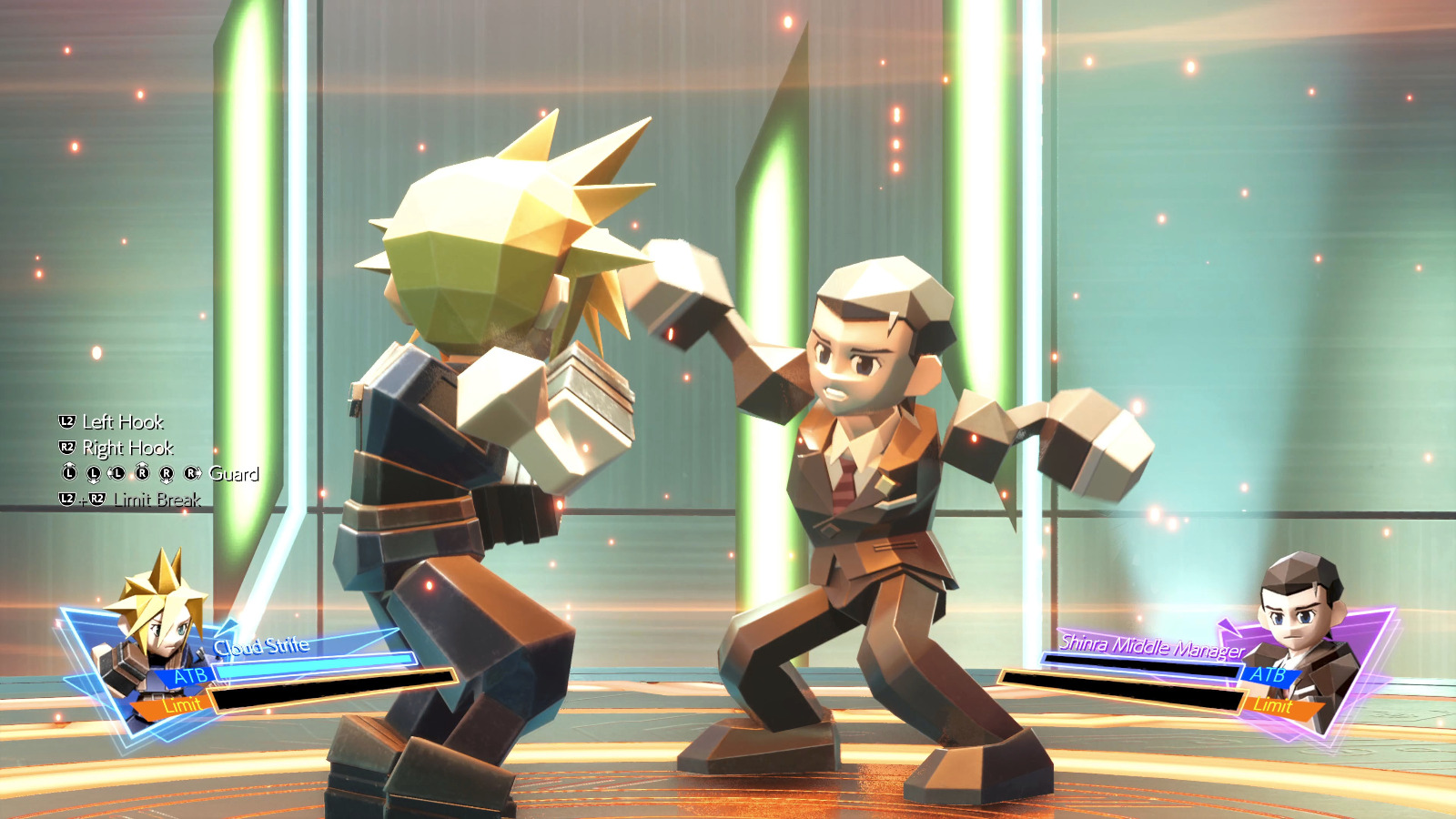Click the Limit Break command text
The image size is (1456, 819).
coord(159,500)
